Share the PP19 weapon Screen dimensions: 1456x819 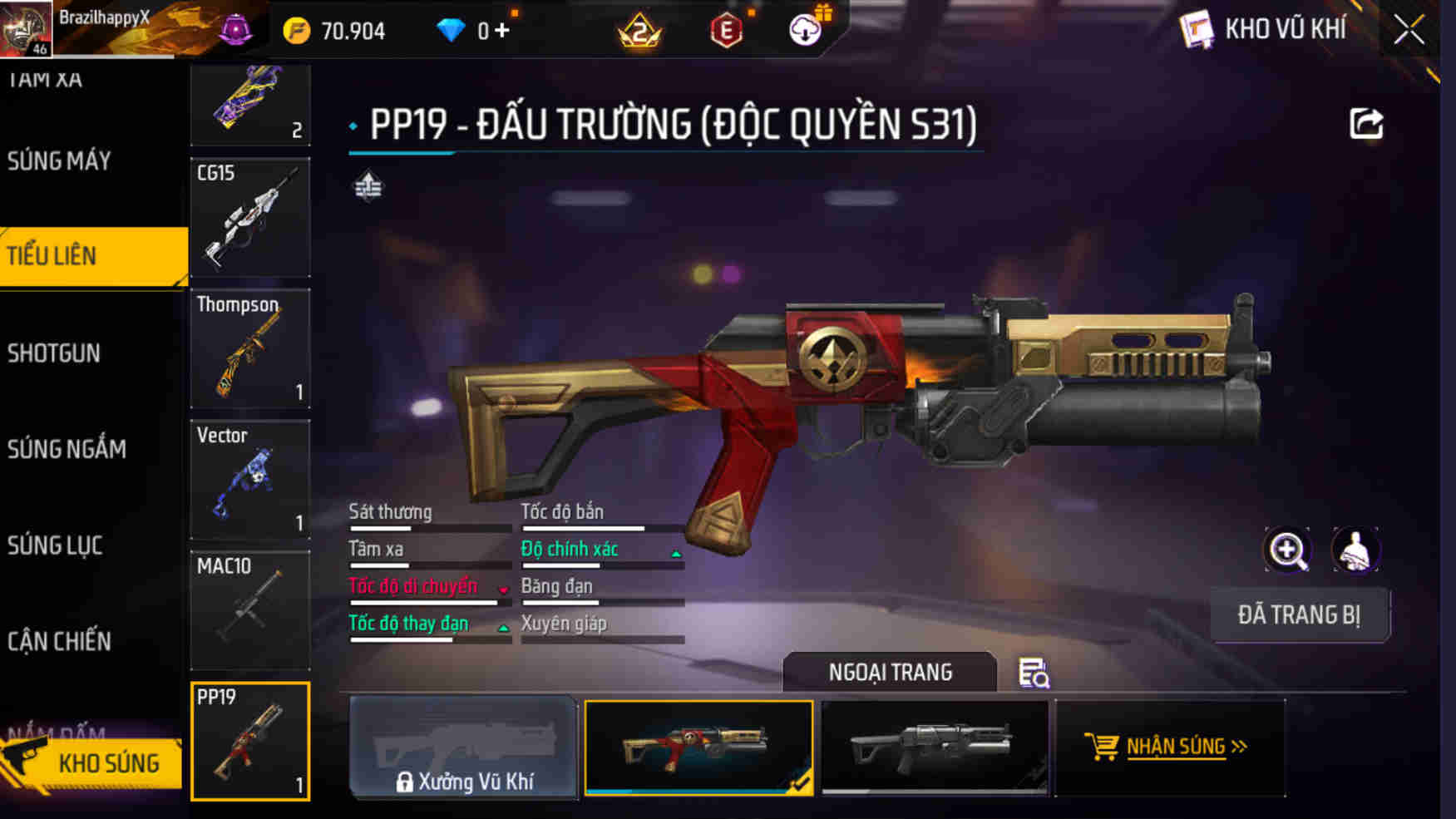[1365, 122]
